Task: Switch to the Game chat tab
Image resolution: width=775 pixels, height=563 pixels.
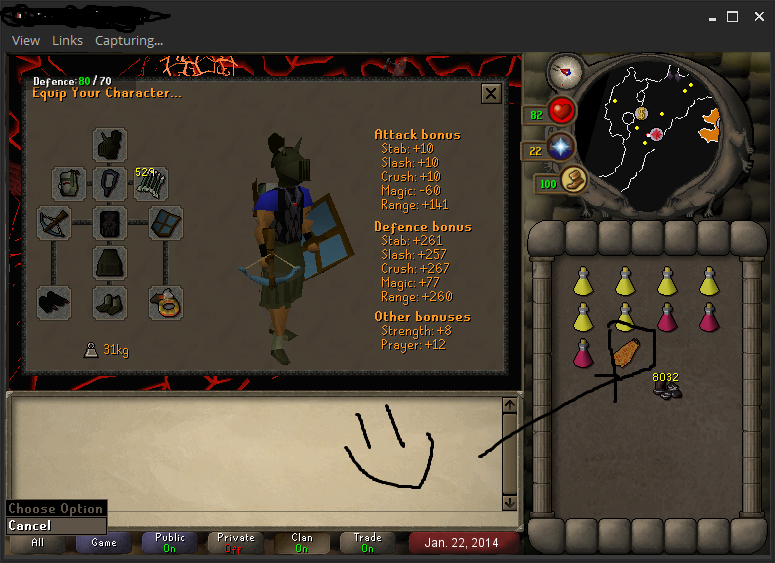Action: [104, 542]
